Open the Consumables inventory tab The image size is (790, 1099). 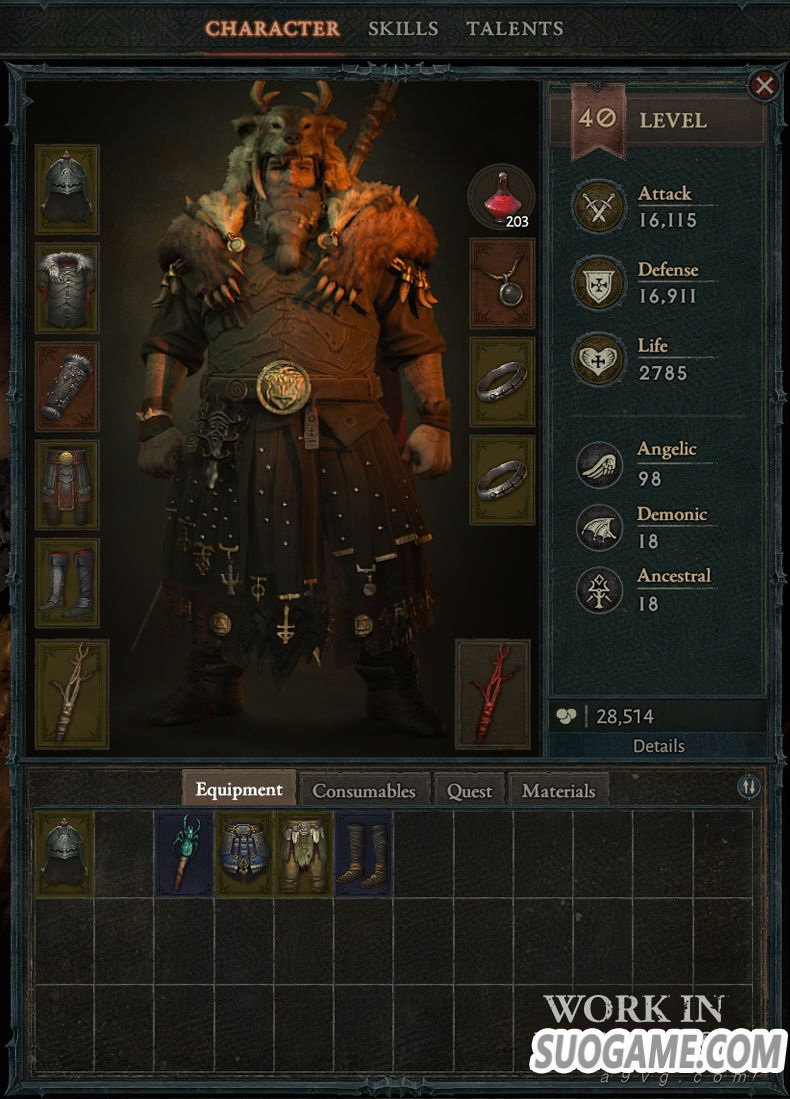click(364, 790)
